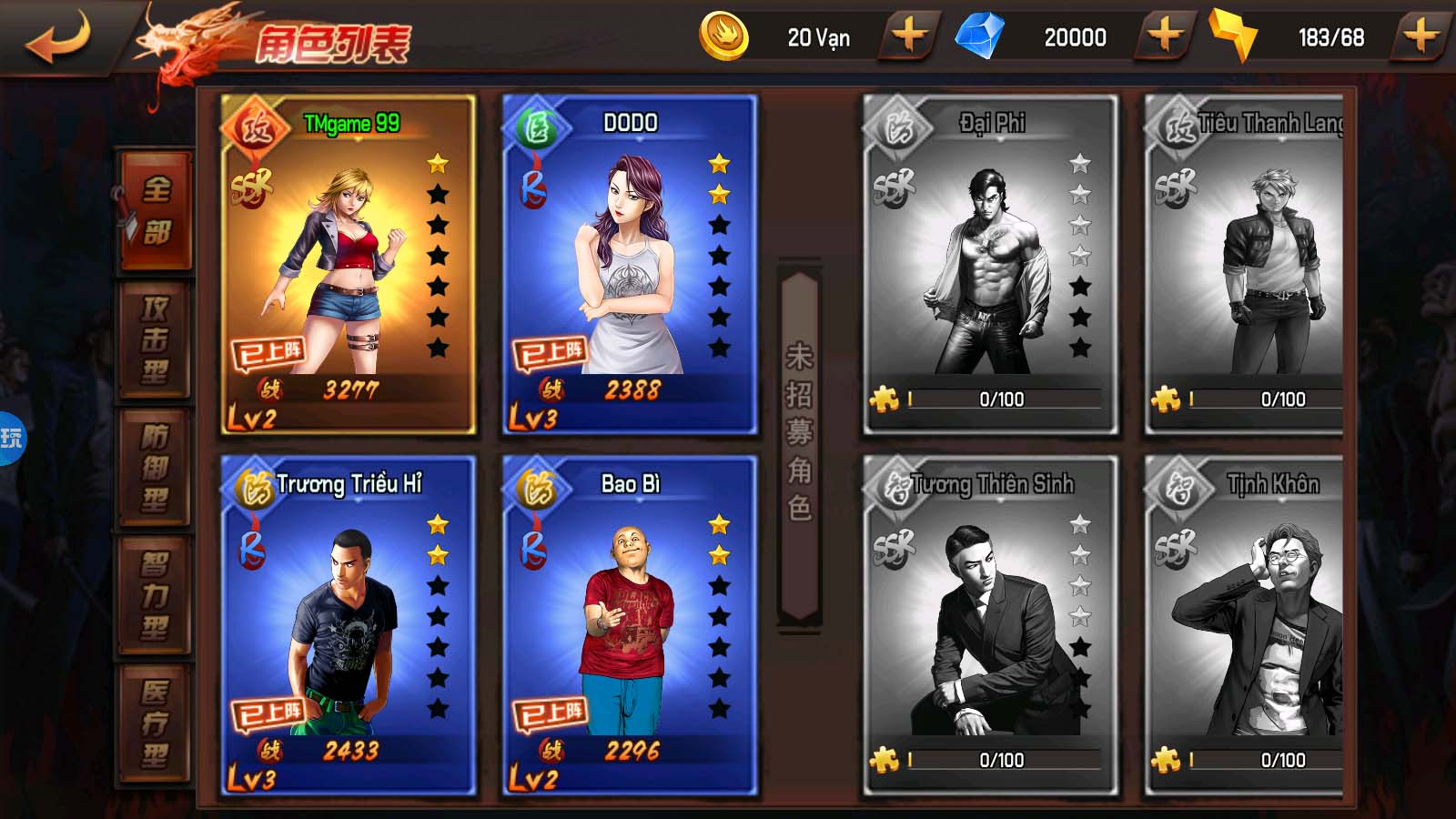Viewport: 1456px width, 819px height.
Task: Go back using the return arrow
Action: [x=58, y=38]
